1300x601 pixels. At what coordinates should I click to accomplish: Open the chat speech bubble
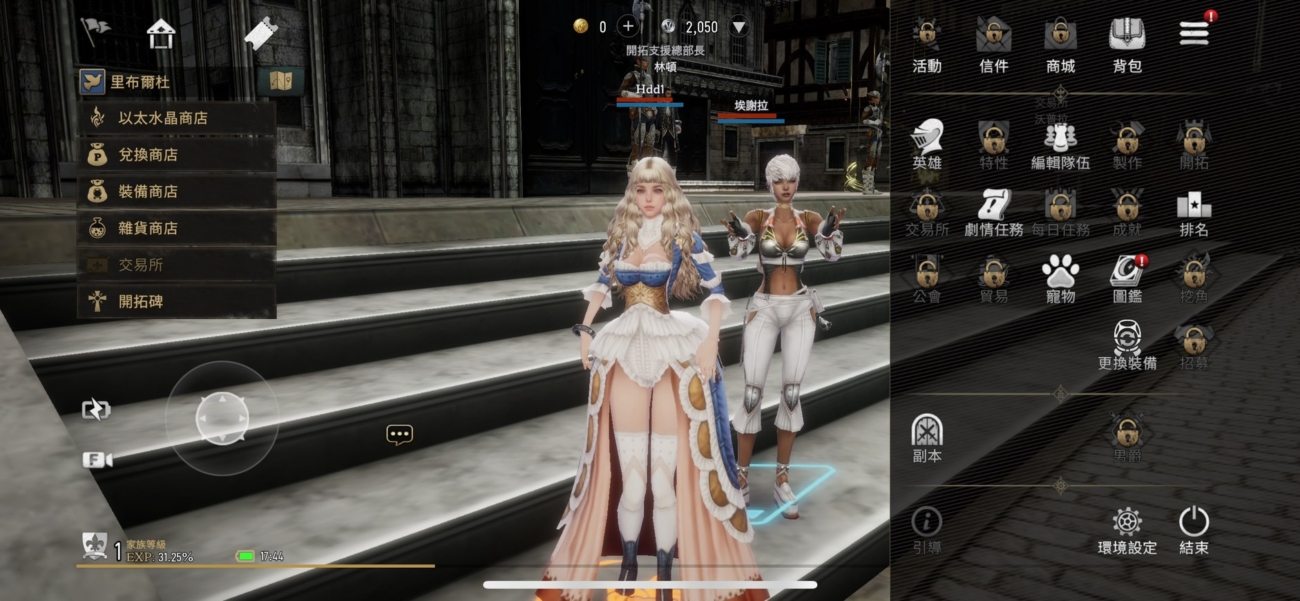click(399, 434)
